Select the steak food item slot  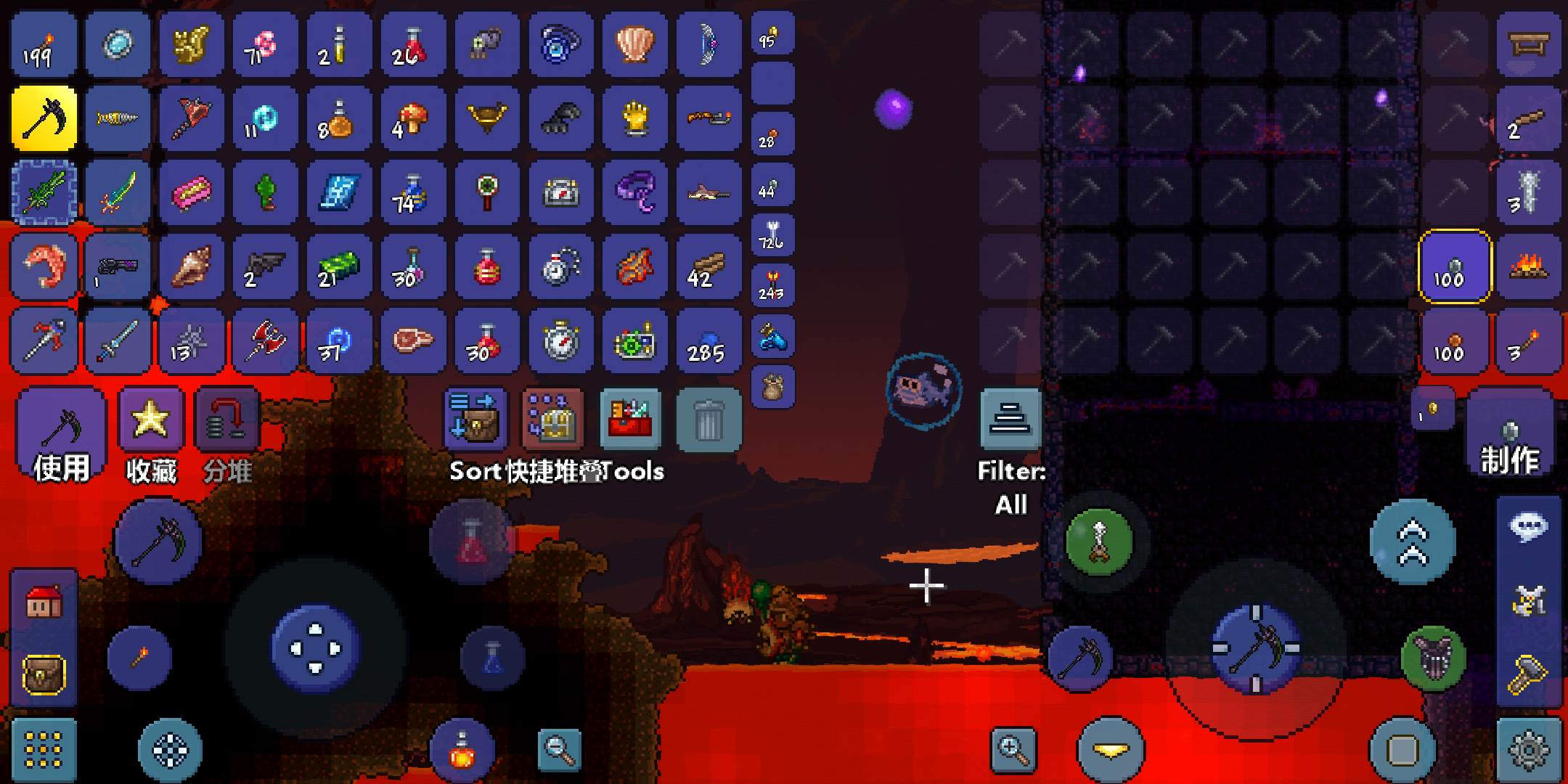(x=412, y=340)
